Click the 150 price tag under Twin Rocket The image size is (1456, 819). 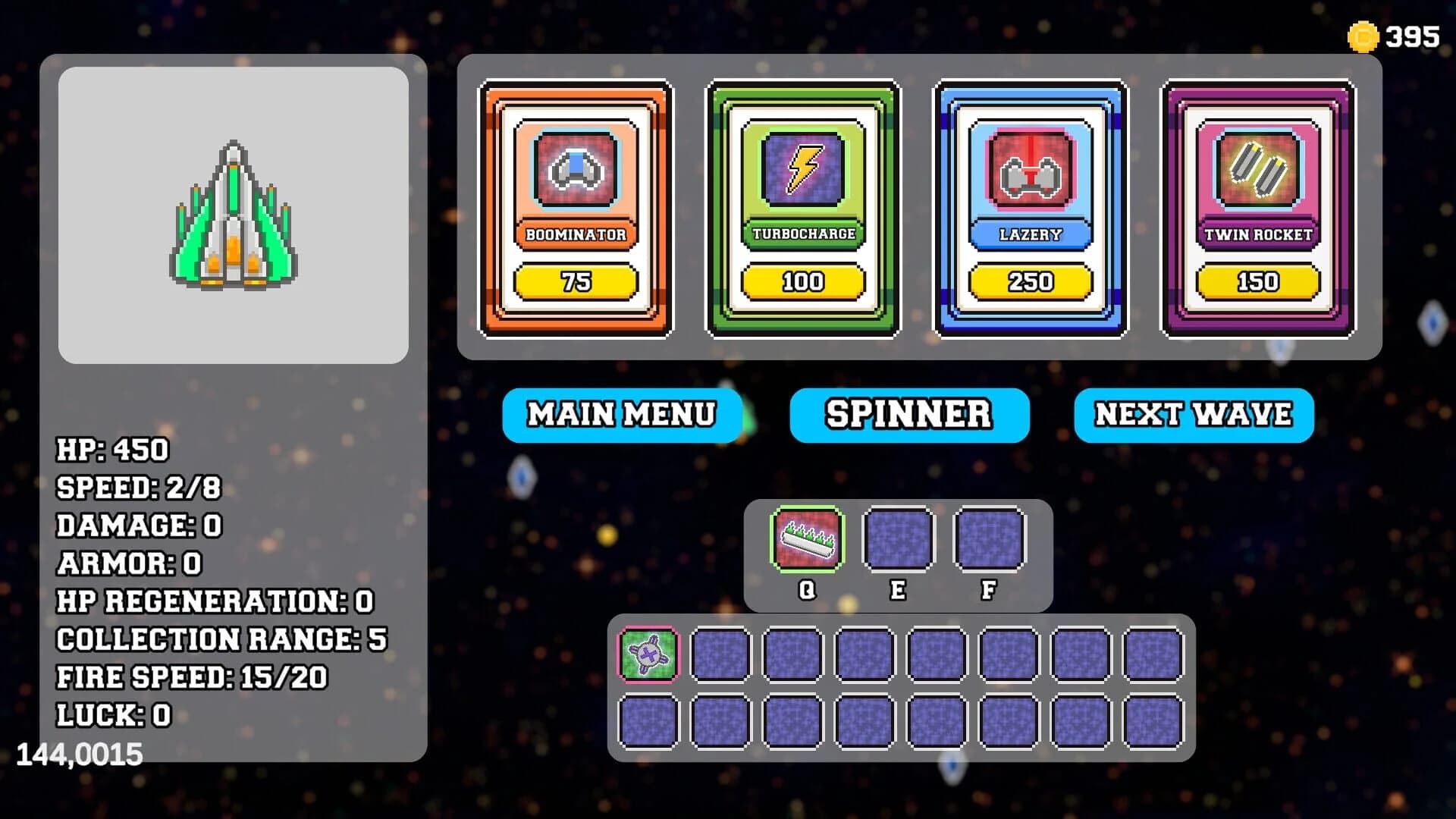point(1257,281)
